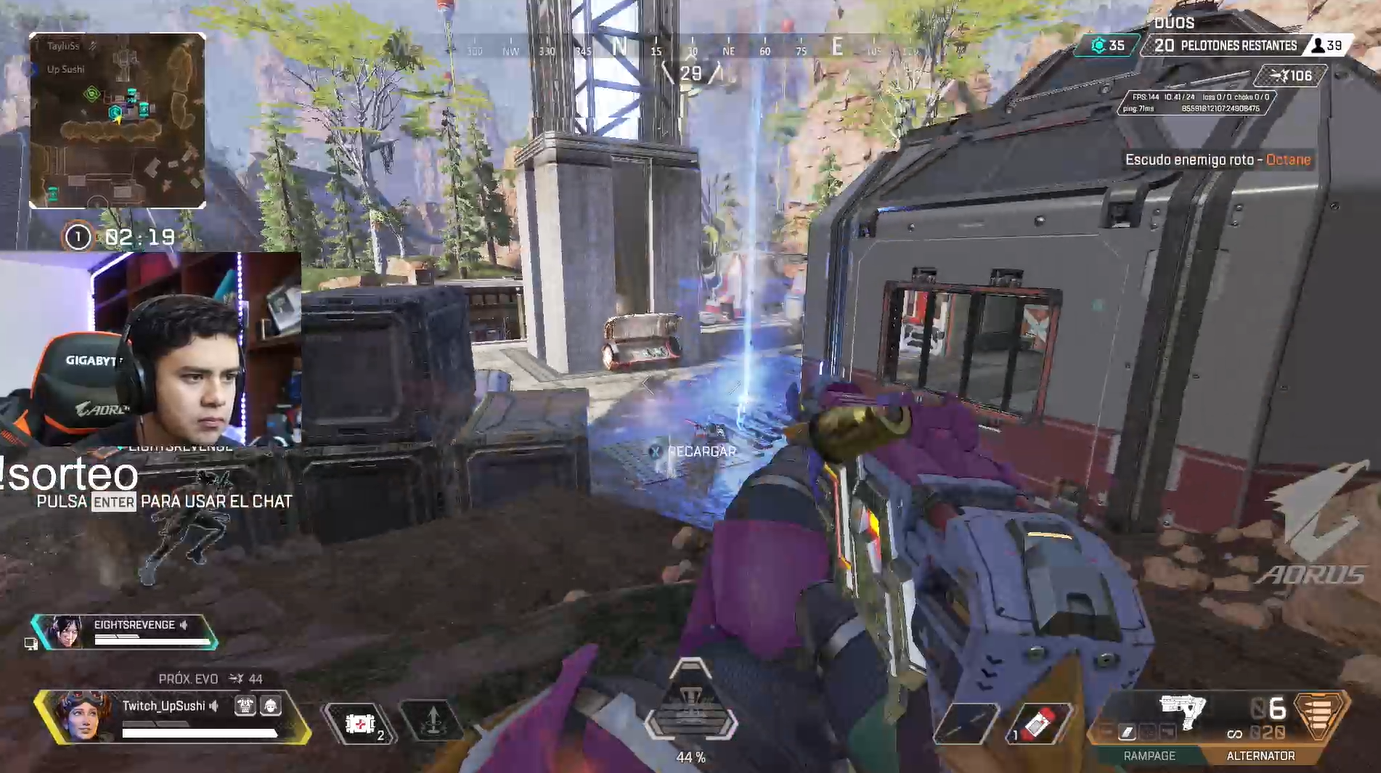The image size is (1381, 773).
Task: Select the healing item slot with count 2
Action: coord(361,724)
